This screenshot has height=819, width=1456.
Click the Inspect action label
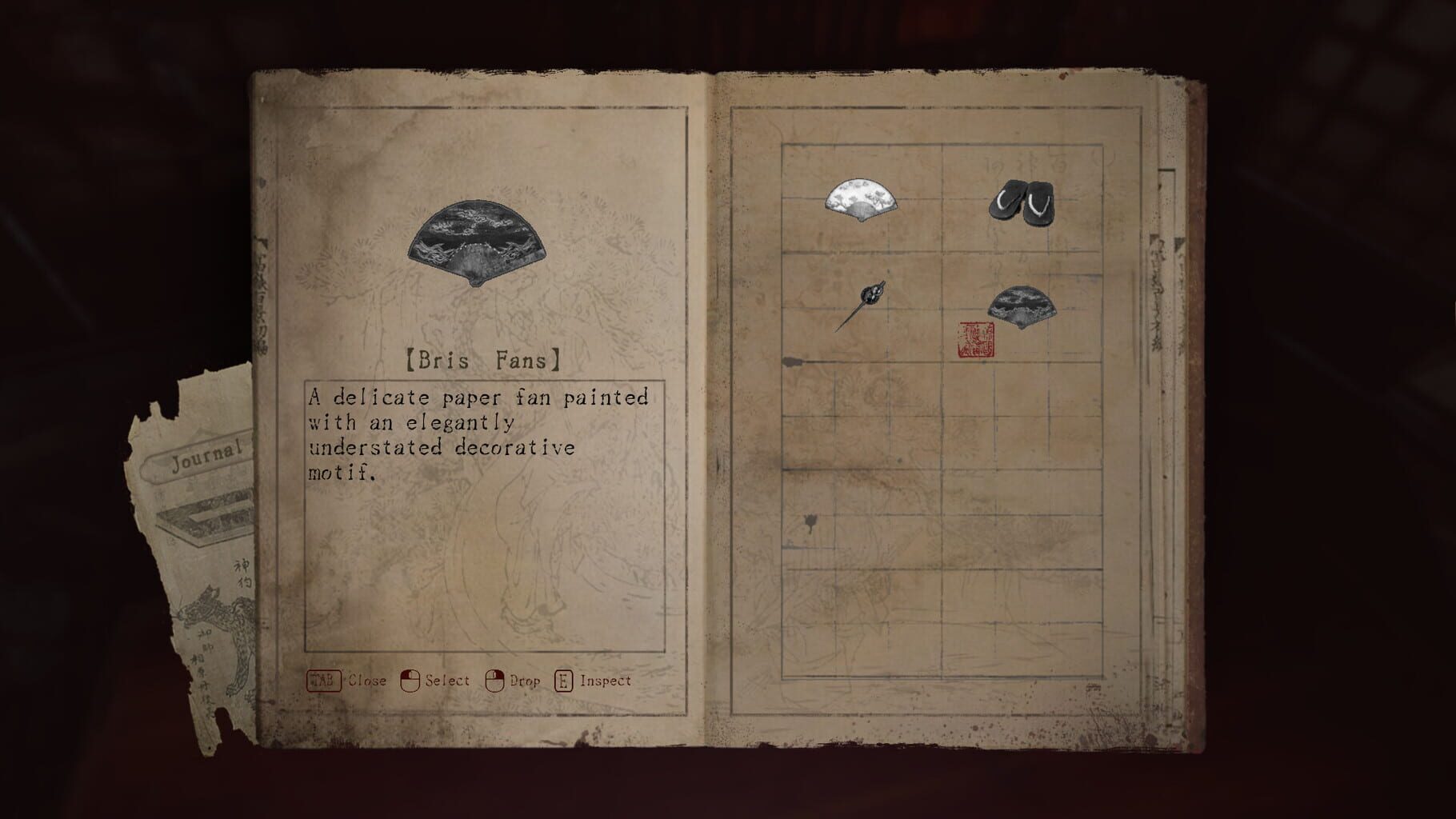pos(606,681)
